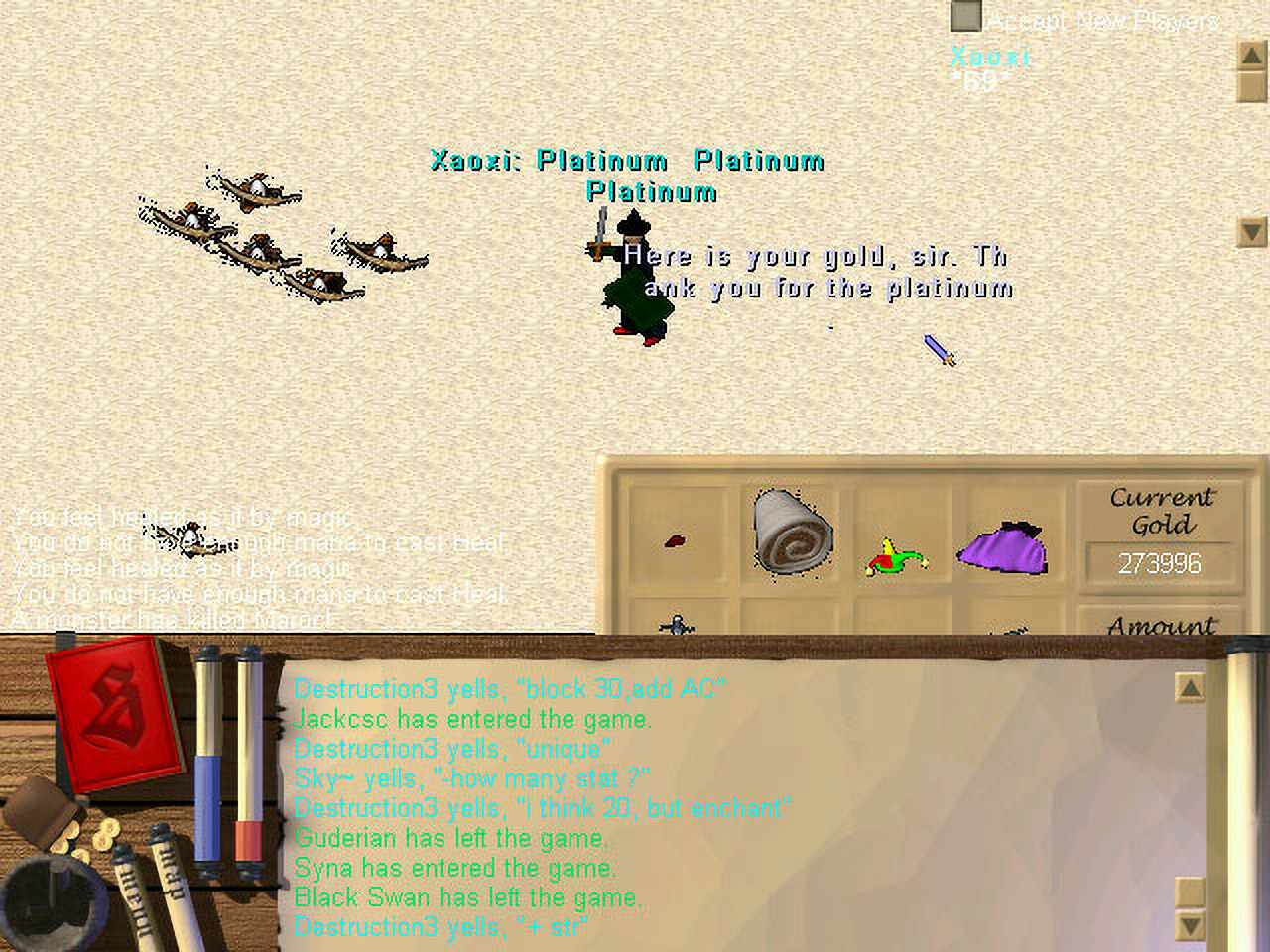Click the player list's down arrow
Viewport: 1270px width, 952px height.
pos(1252,233)
